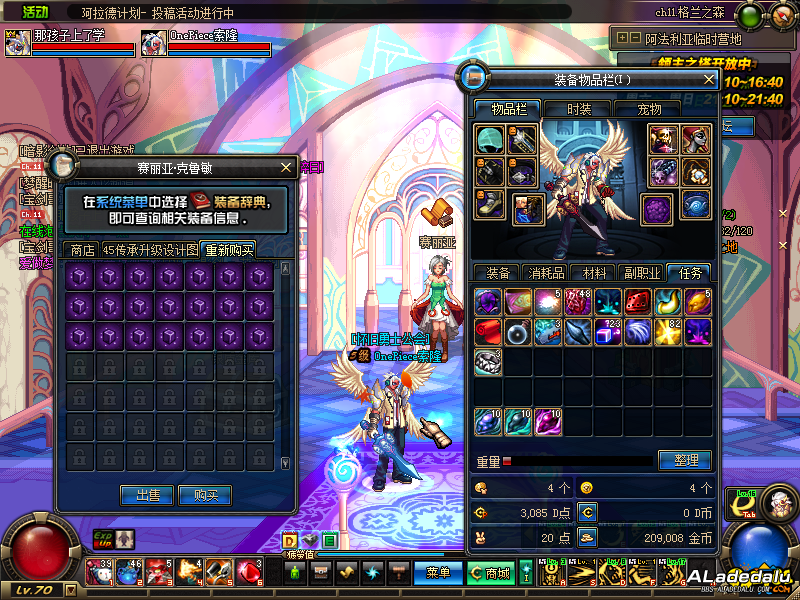Screen dimensions: 800x600
Task: Click the 购买 buy button
Action: [206, 495]
